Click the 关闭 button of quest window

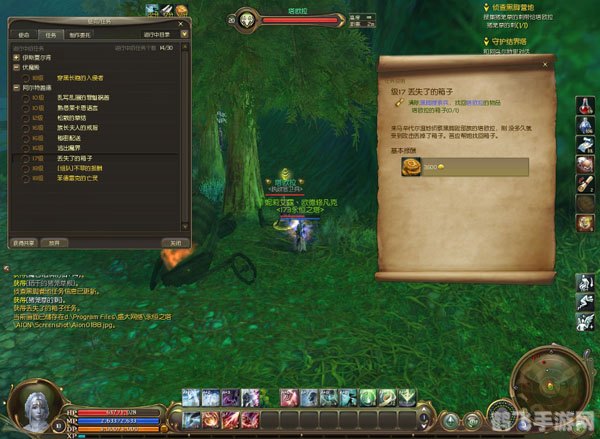pyautogui.click(x=174, y=242)
